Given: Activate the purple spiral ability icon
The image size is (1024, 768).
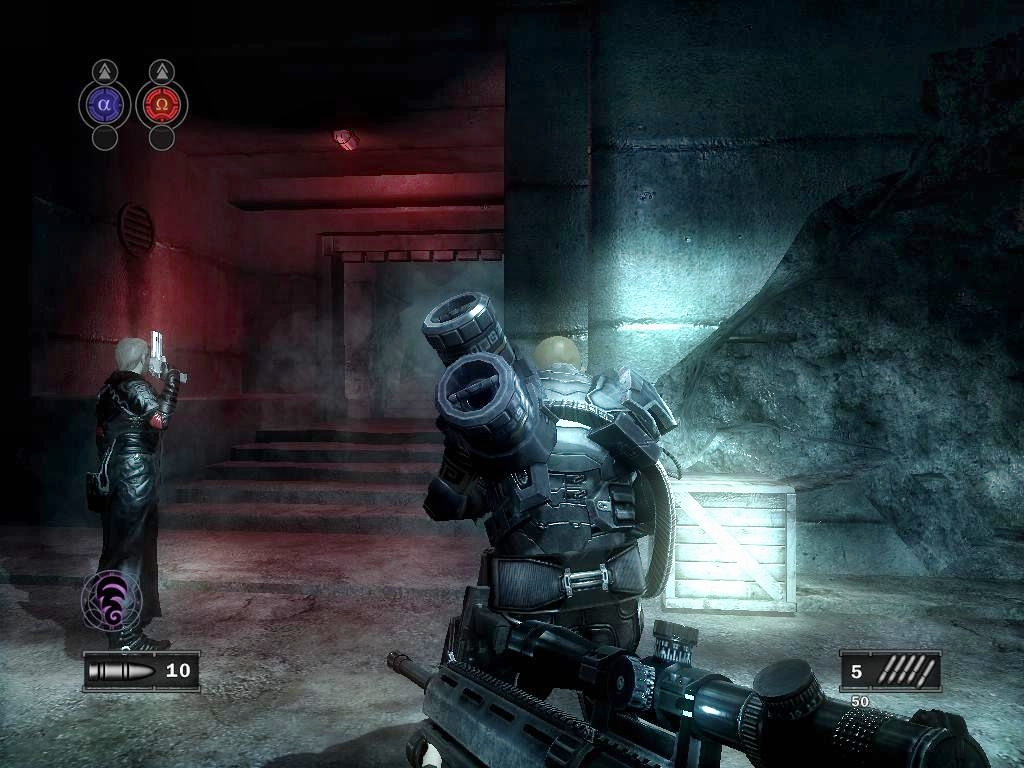Looking at the screenshot, I should pyautogui.click(x=110, y=601).
